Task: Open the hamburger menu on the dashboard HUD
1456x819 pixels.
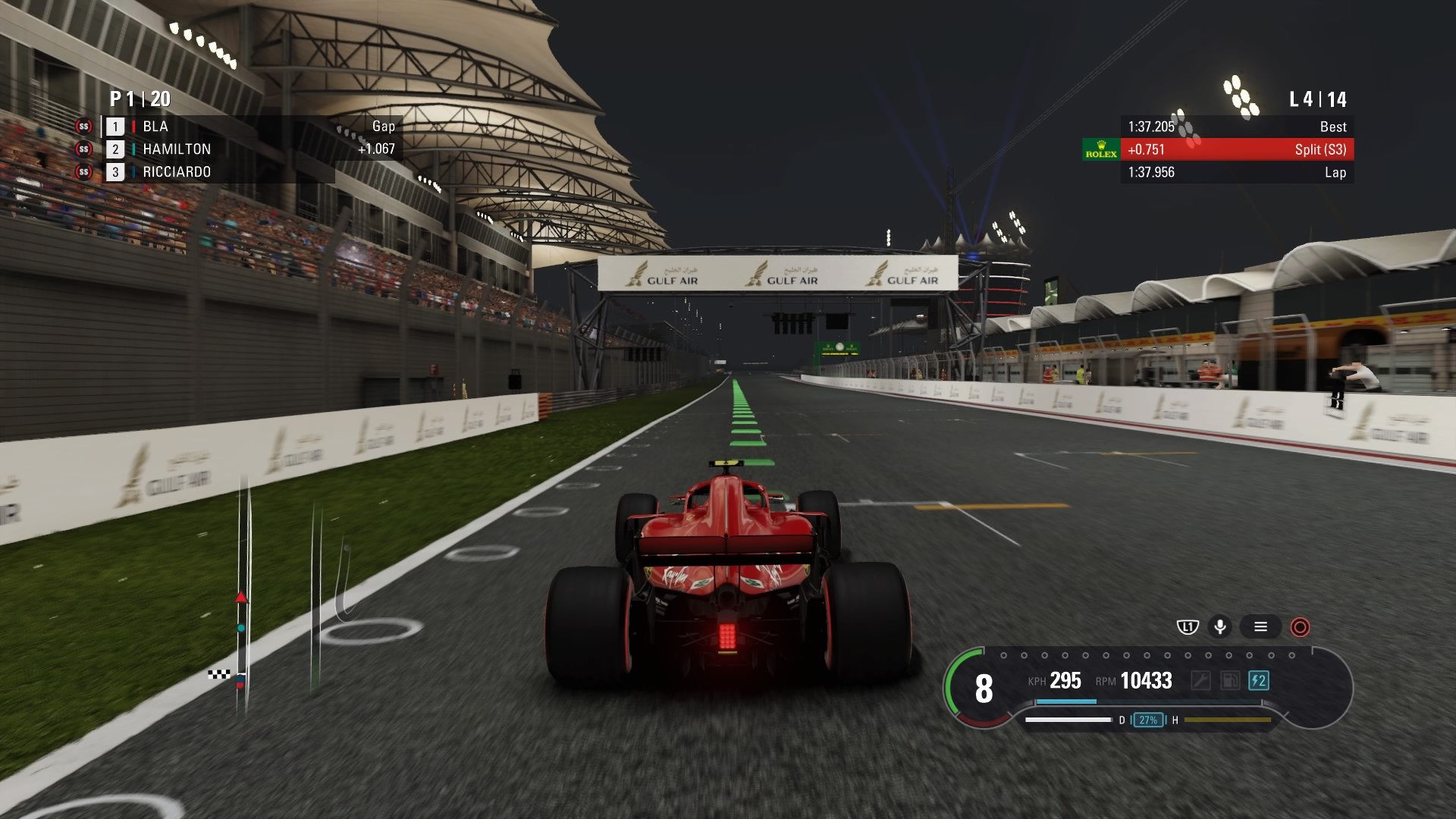Action: [1260, 627]
